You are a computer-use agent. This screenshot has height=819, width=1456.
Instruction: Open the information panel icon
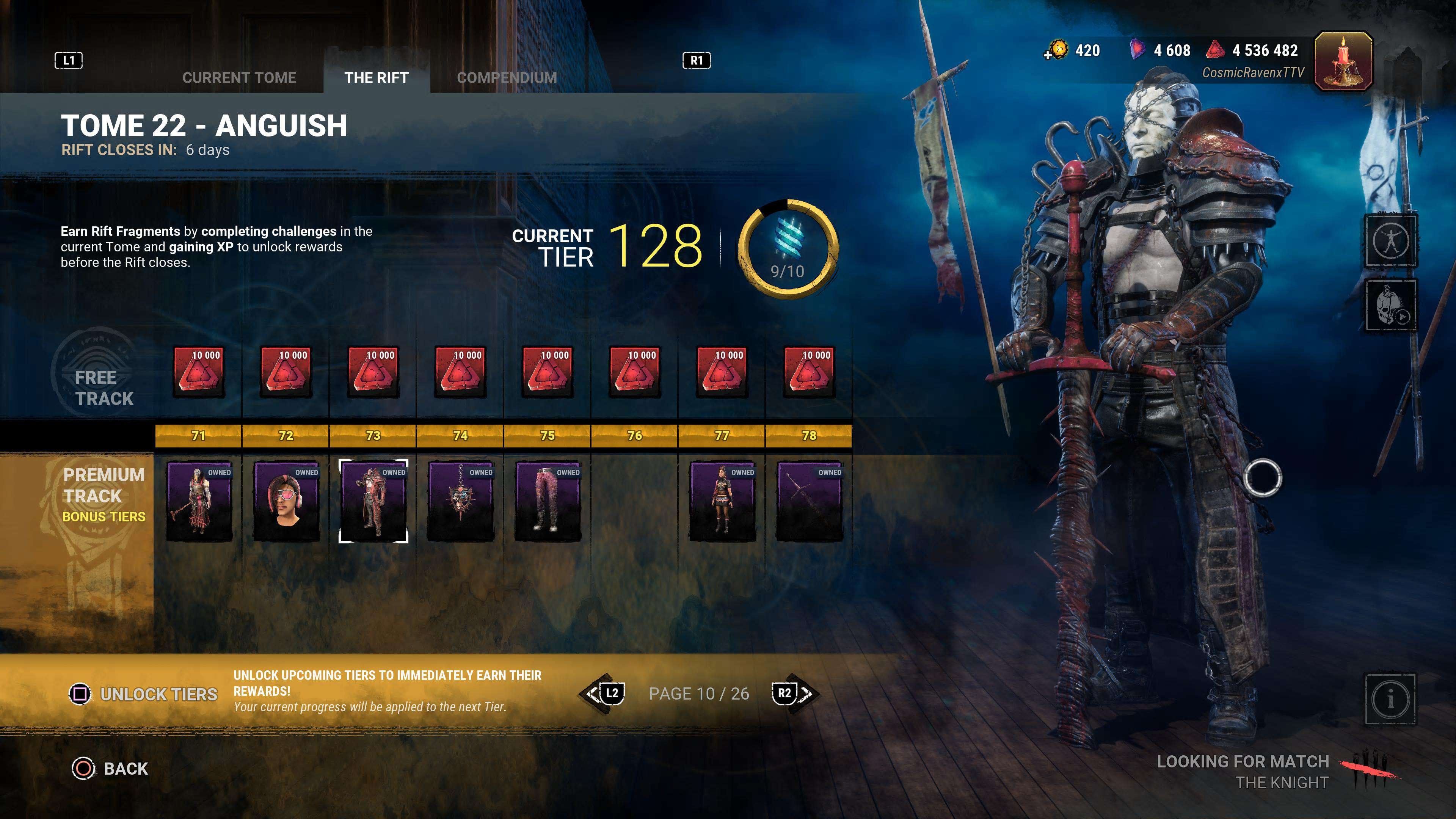(x=1390, y=700)
